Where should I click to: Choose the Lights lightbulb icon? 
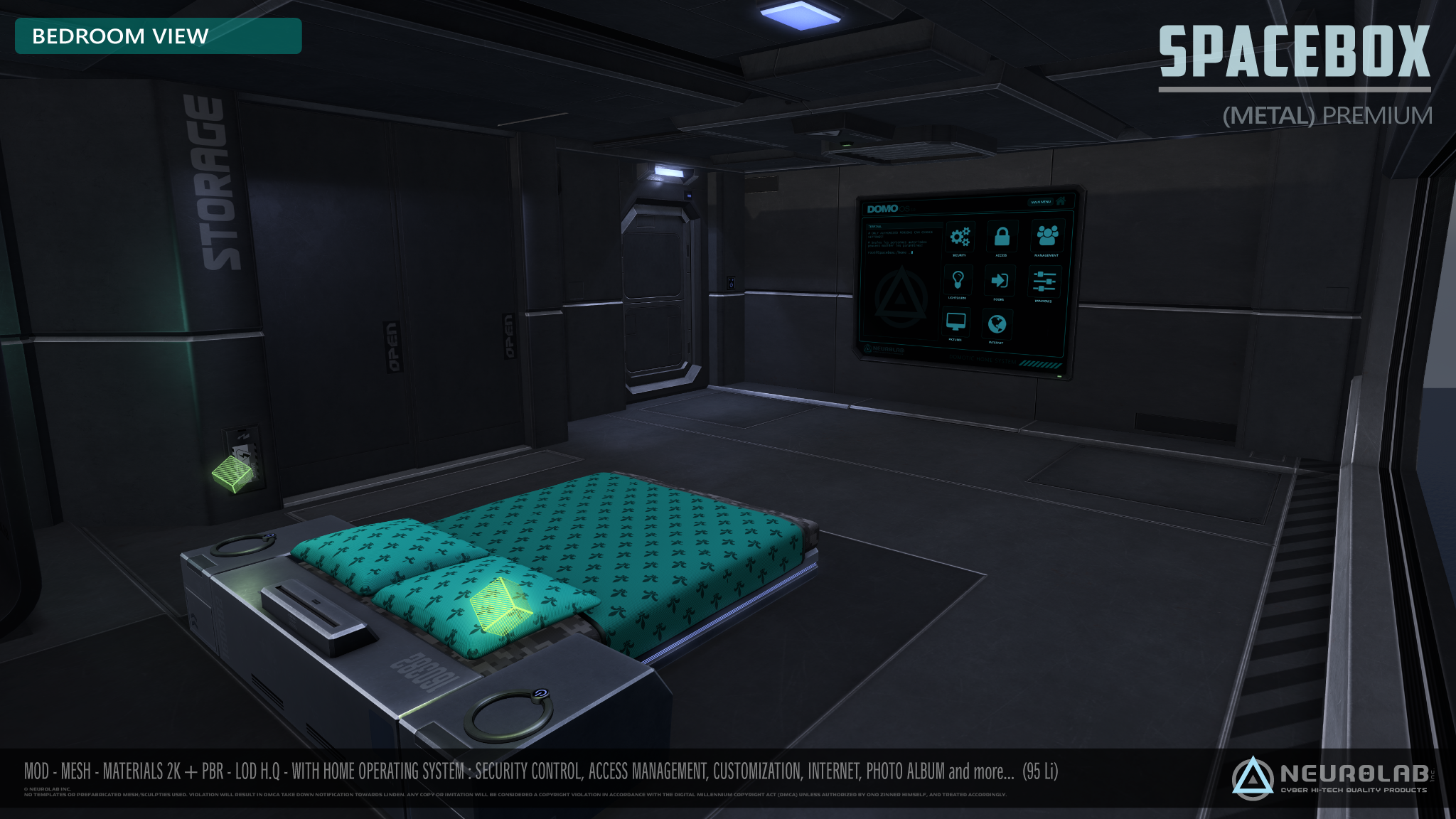[958, 279]
